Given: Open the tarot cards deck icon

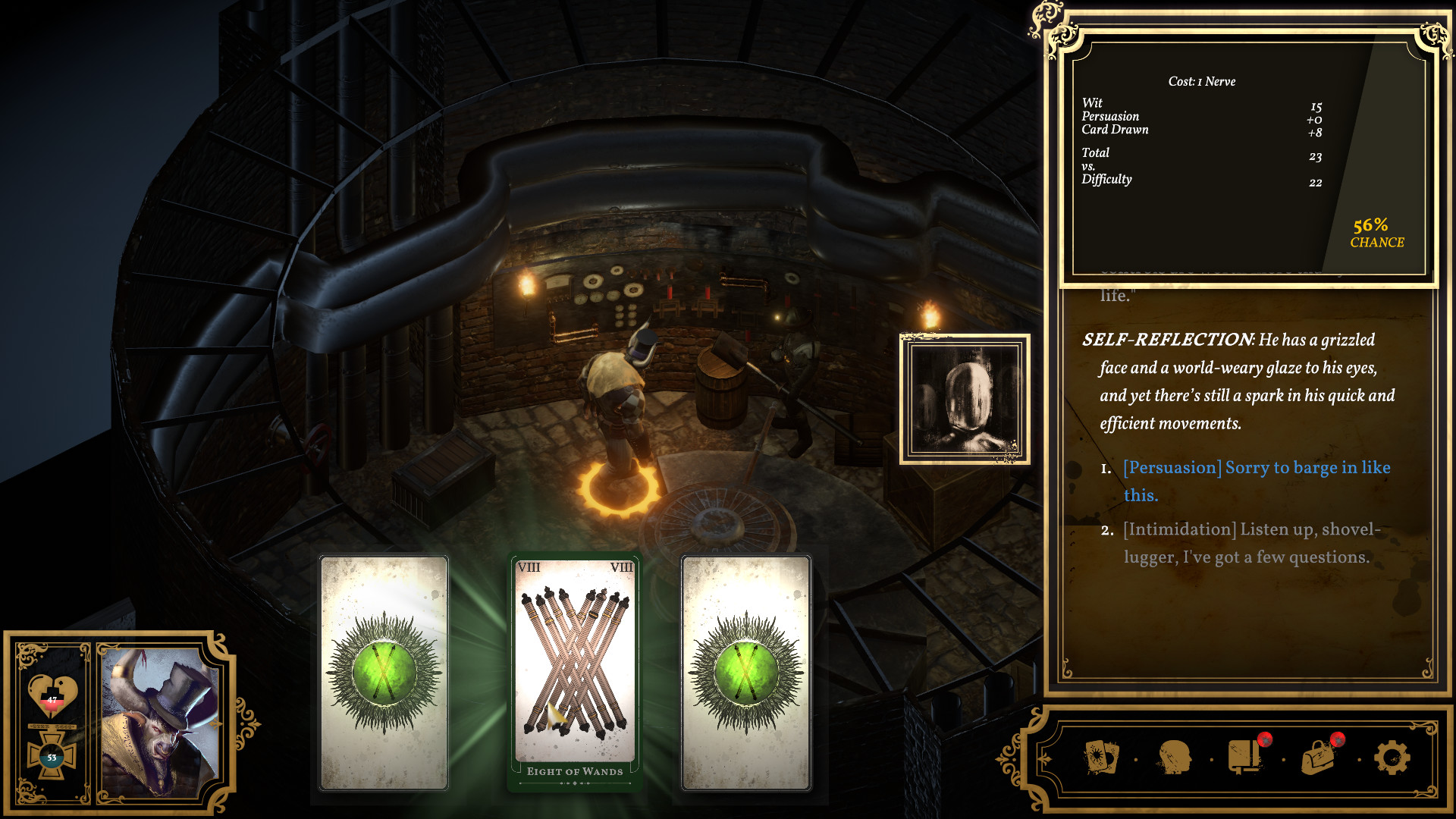Looking at the screenshot, I should point(1101,757).
